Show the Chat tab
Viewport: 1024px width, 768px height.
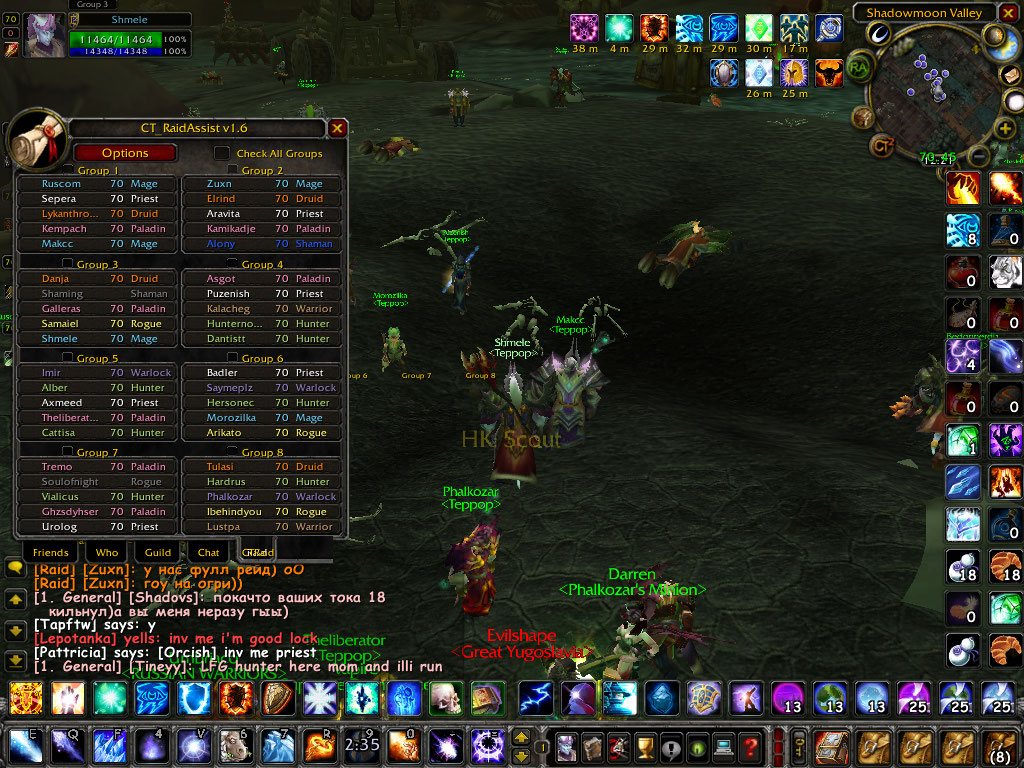(208, 552)
